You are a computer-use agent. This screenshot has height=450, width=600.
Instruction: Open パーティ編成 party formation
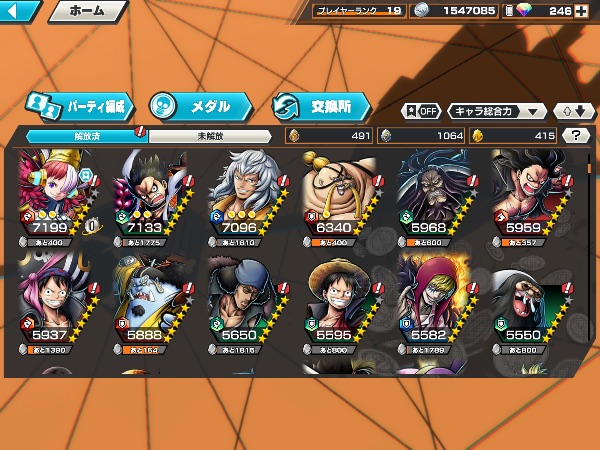77,105
